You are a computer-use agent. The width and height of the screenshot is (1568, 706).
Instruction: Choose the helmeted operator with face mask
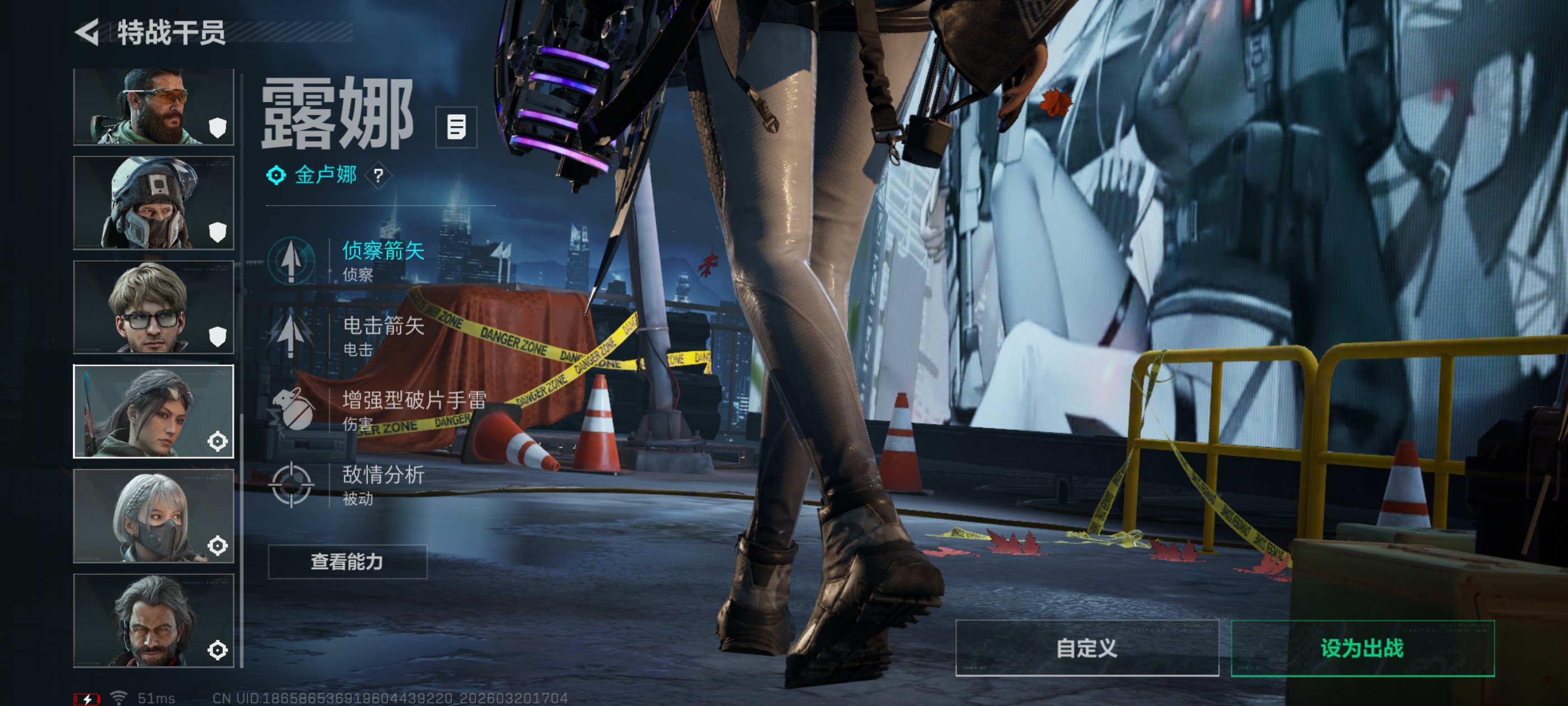point(153,203)
